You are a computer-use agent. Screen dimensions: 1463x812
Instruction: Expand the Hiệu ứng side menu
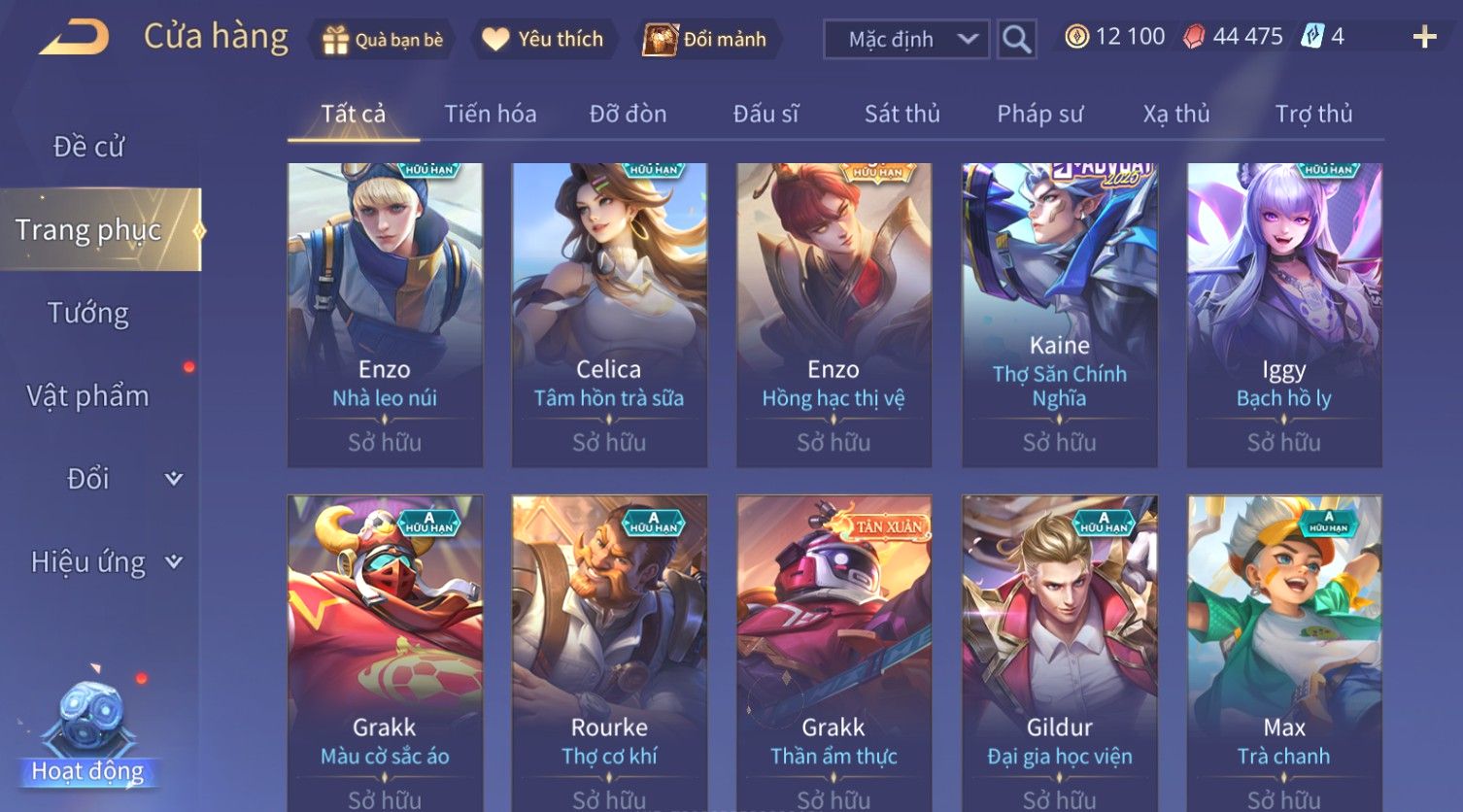click(105, 562)
